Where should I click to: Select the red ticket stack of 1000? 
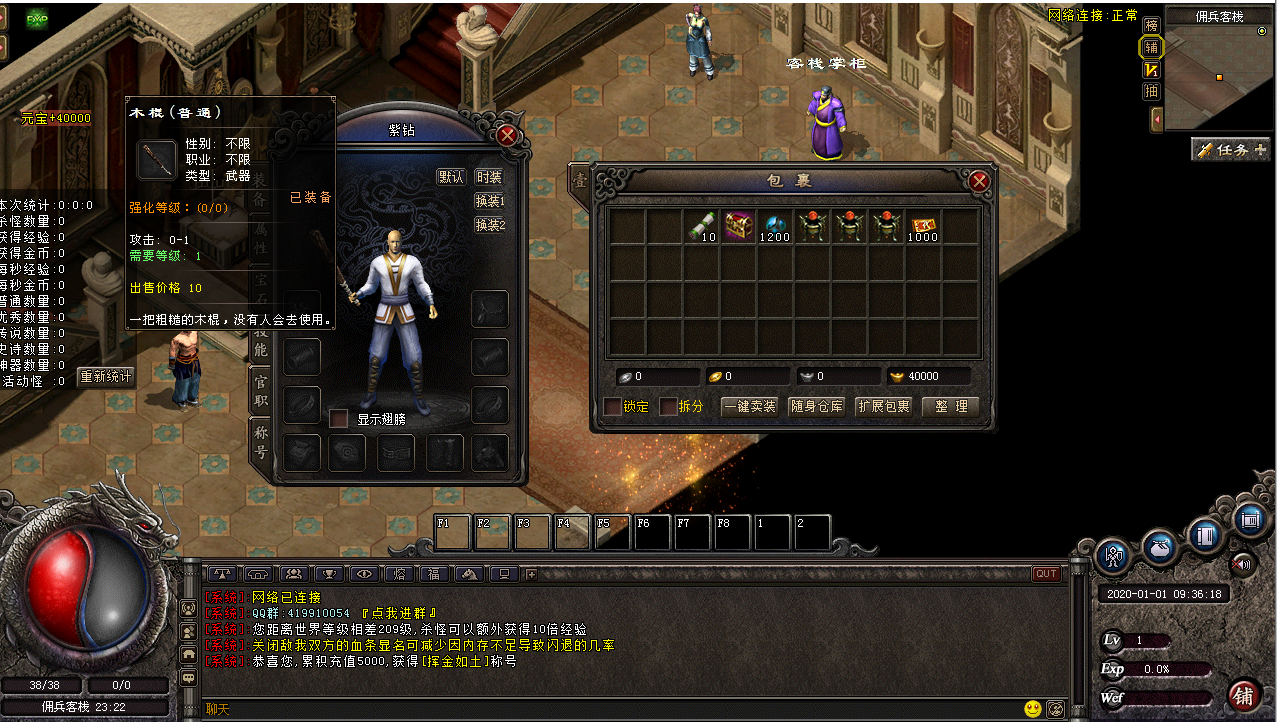coord(924,226)
